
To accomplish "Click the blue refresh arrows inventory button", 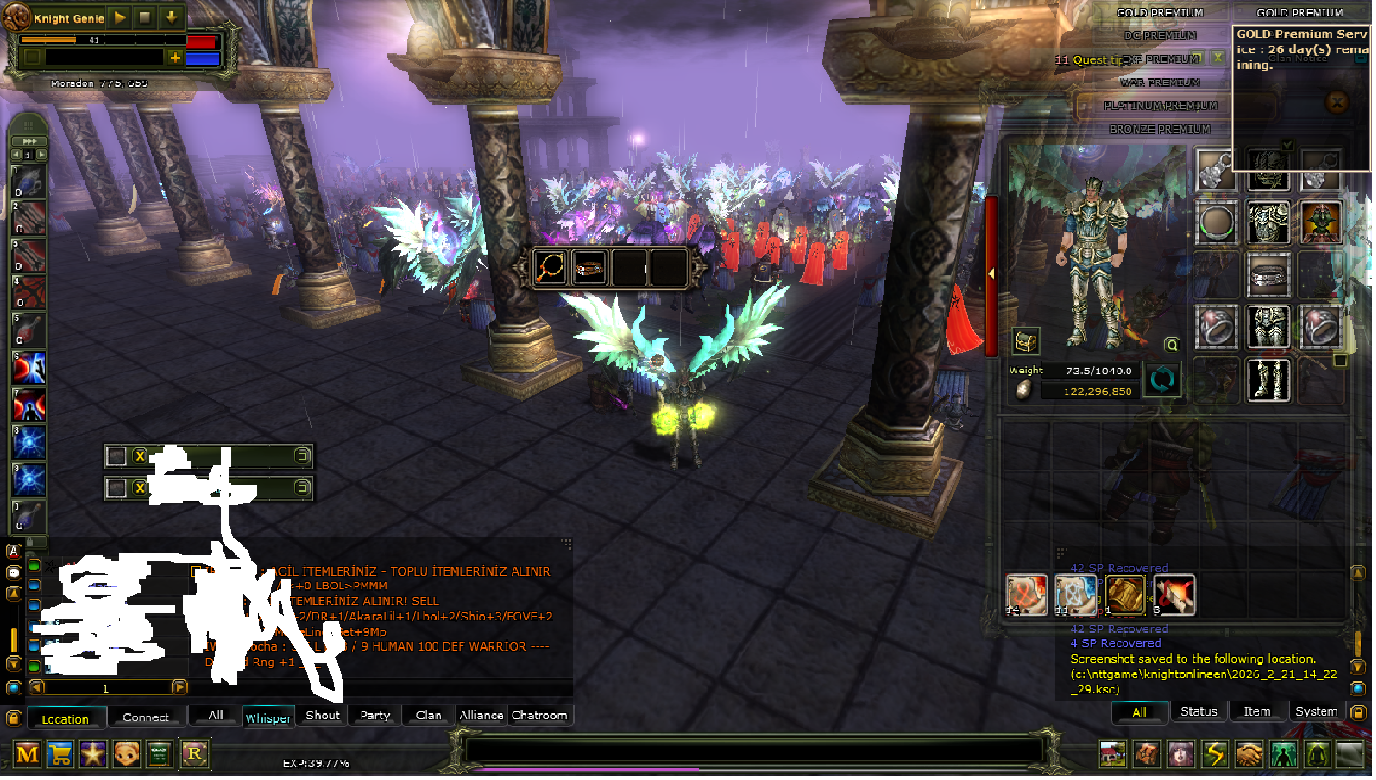I will point(1161,380).
